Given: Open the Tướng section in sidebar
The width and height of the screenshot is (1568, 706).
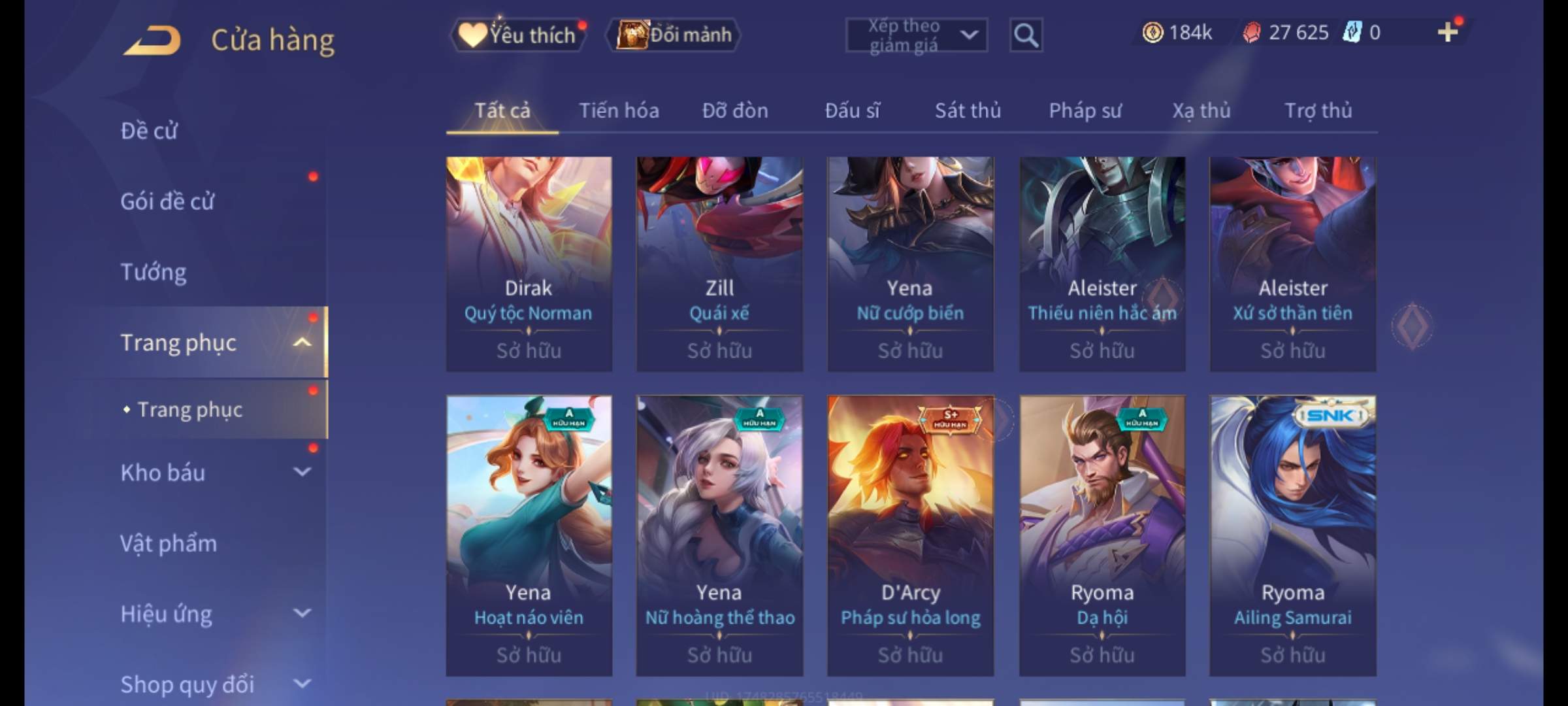Looking at the screenshot, I should 154,272.
